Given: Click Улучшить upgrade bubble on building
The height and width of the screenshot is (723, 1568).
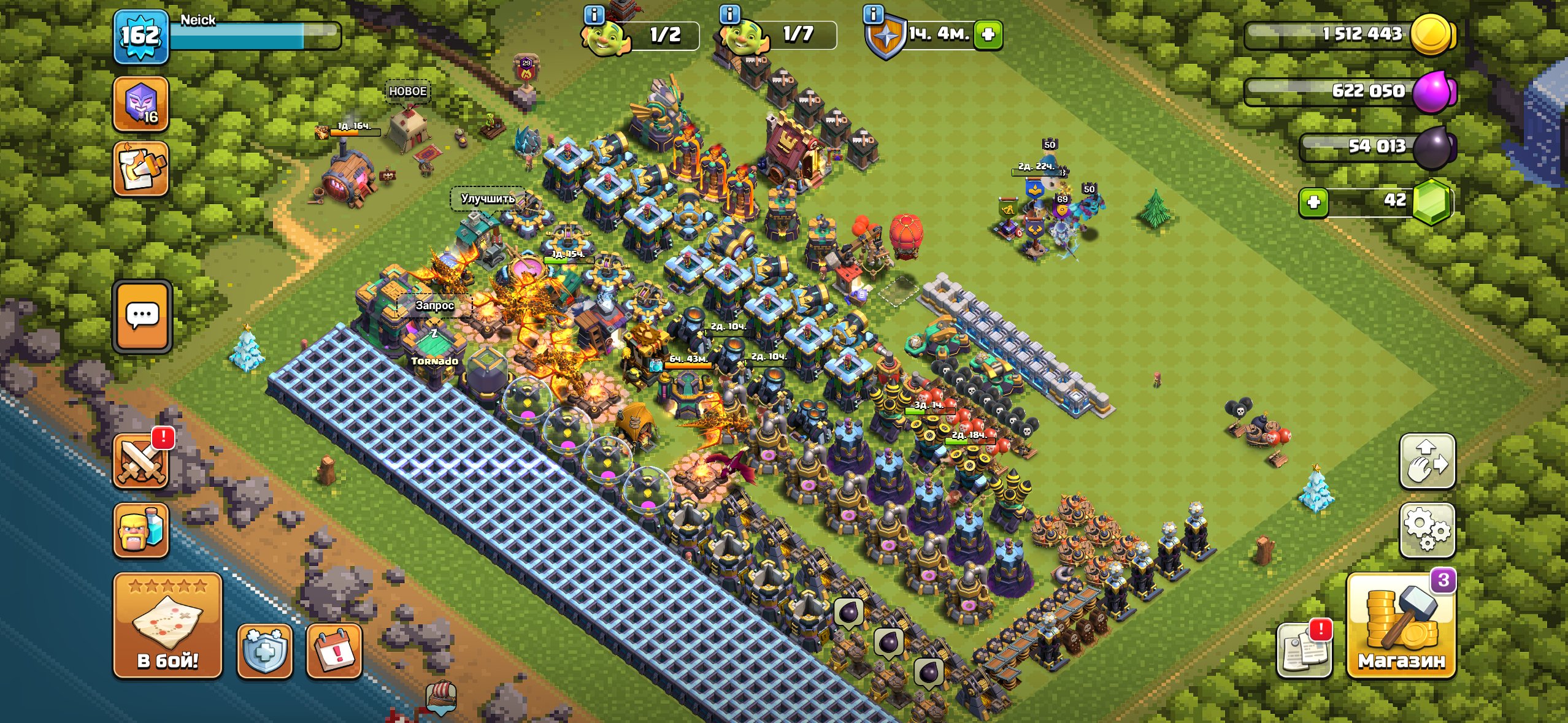Looking at the screenshot, I should click(488, 199).
